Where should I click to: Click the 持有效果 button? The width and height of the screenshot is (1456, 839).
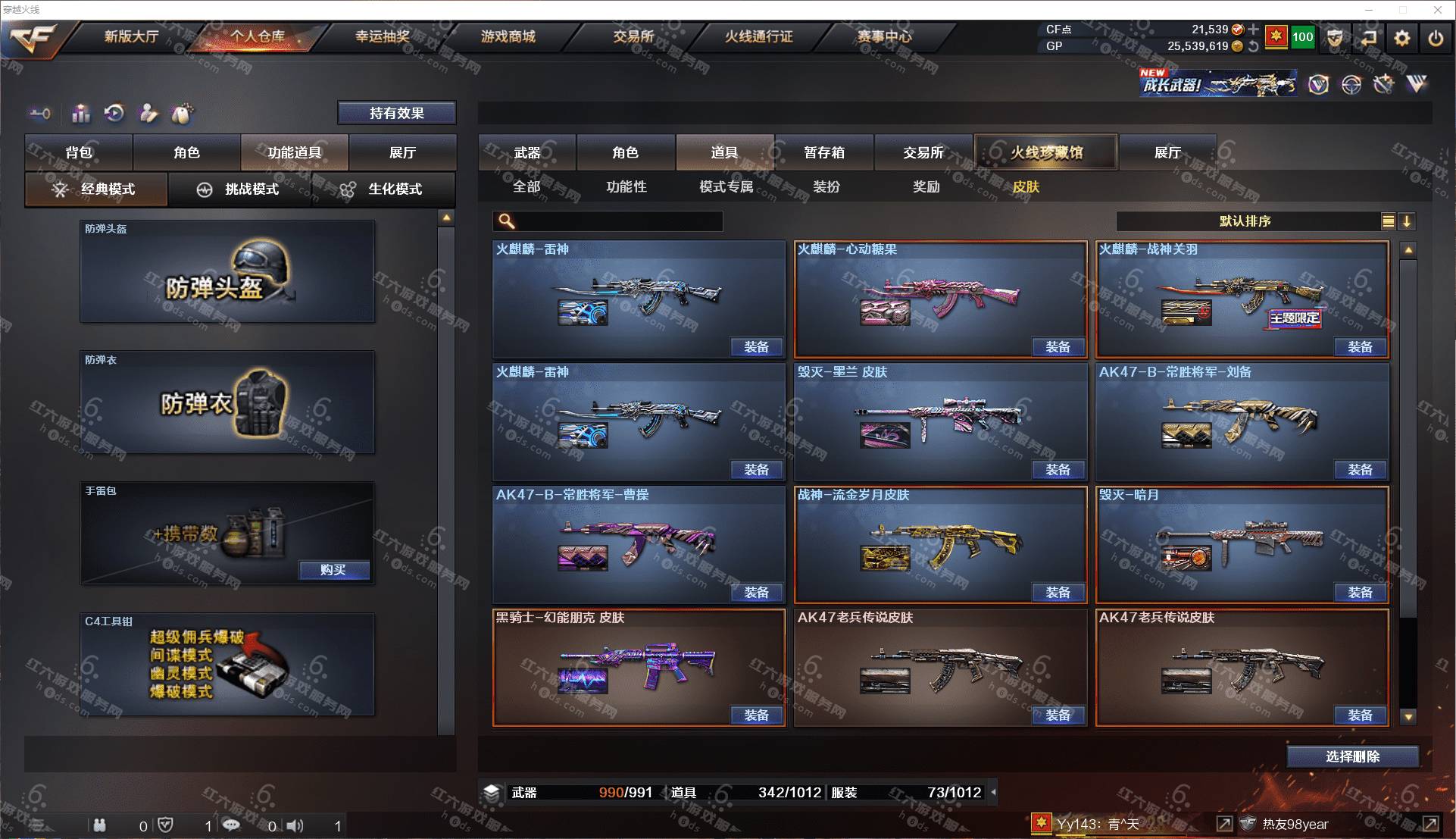[396, 113]
